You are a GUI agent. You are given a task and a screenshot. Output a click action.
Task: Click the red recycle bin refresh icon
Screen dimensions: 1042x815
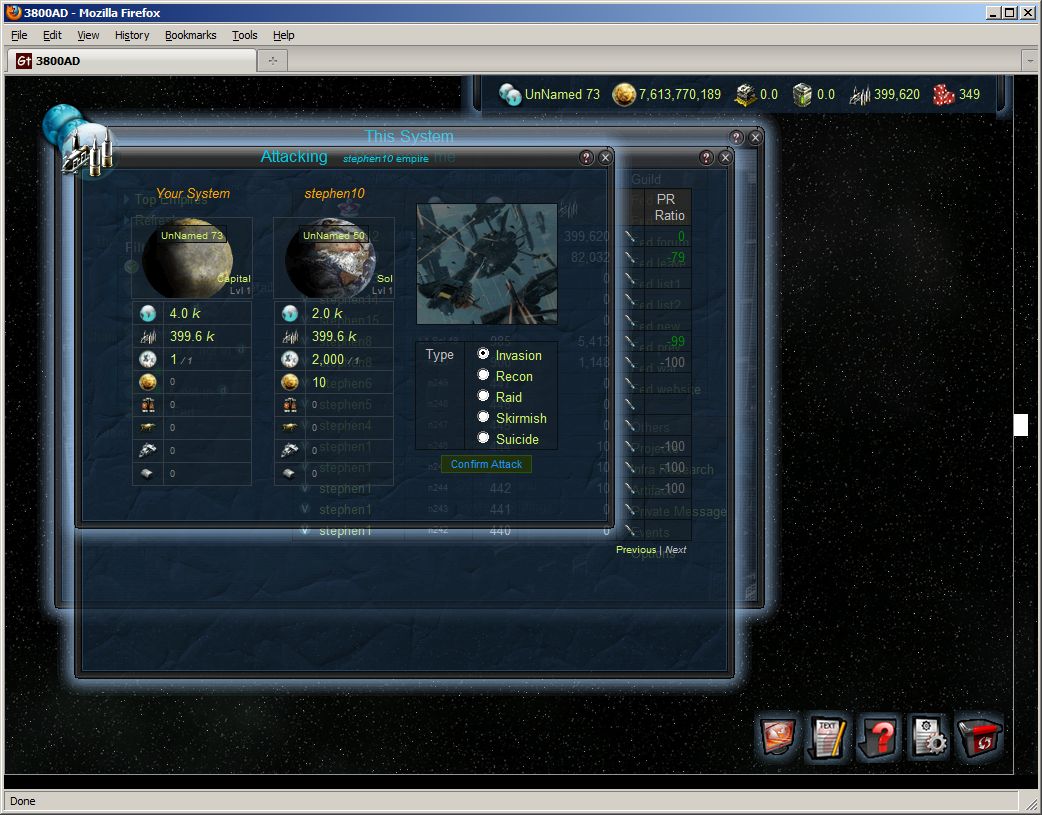(x=980, y=739)
